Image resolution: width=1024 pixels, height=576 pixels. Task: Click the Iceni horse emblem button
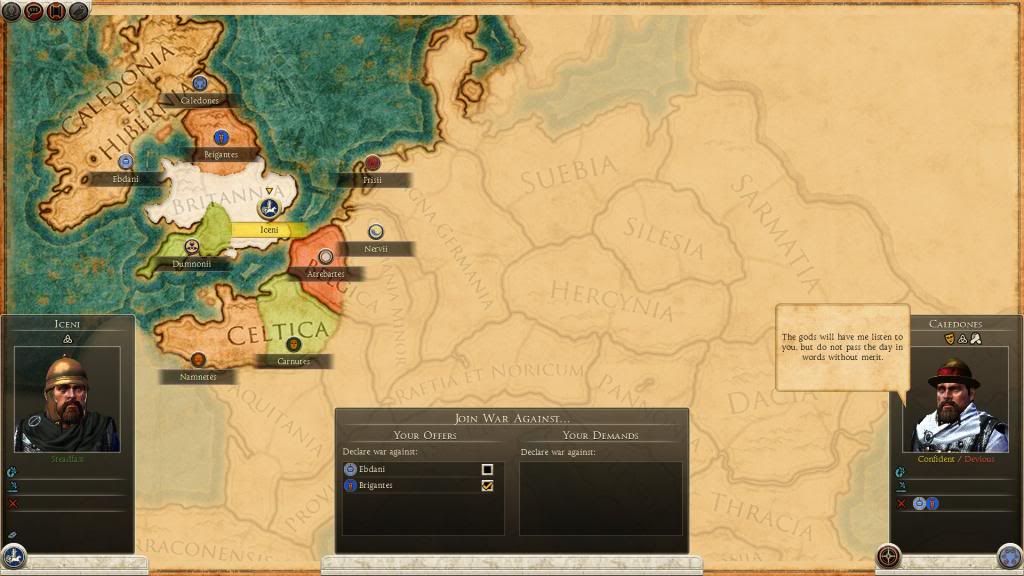coord(14,556)
